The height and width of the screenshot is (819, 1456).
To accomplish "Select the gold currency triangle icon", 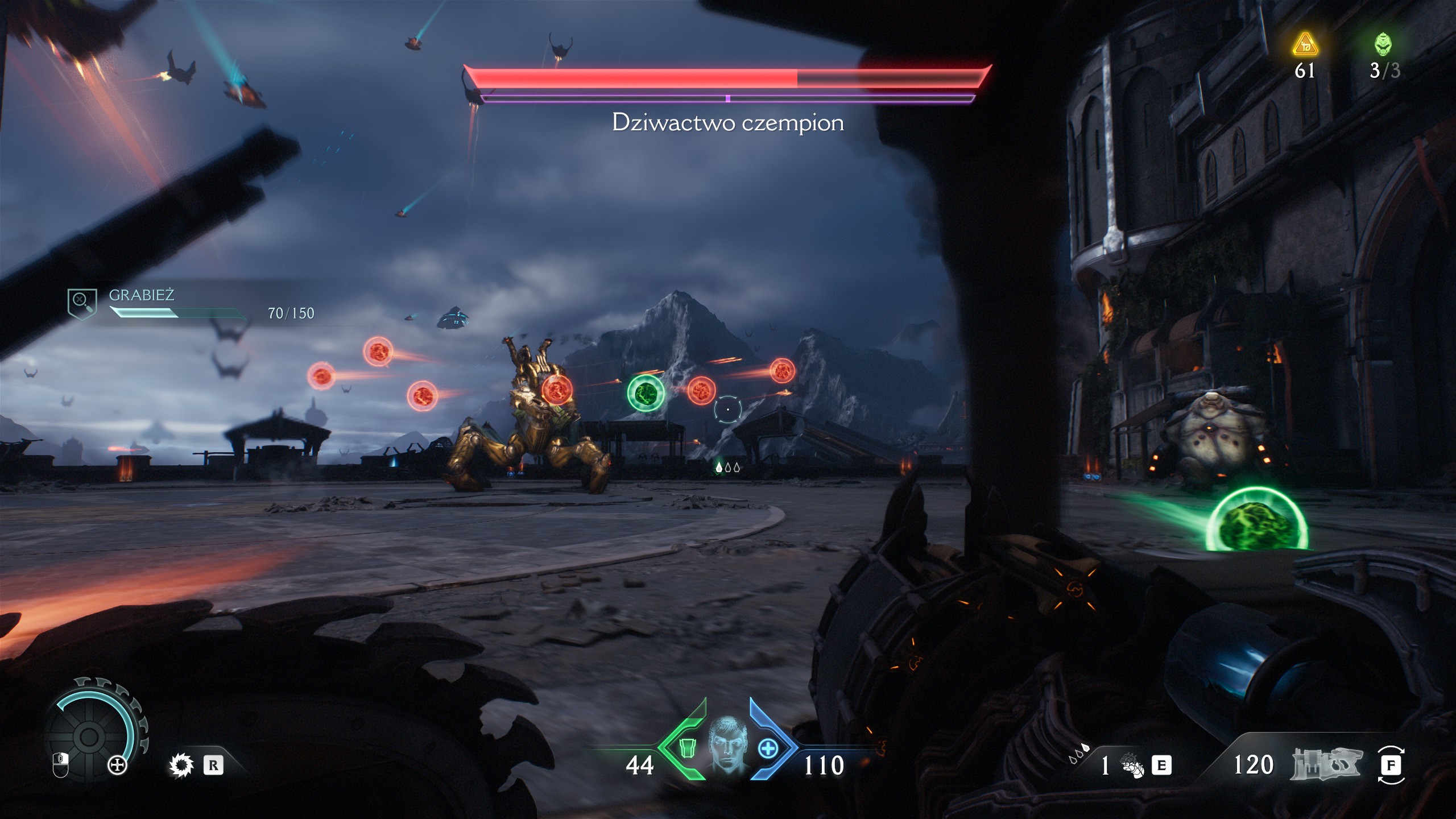I will [1305, 45].
